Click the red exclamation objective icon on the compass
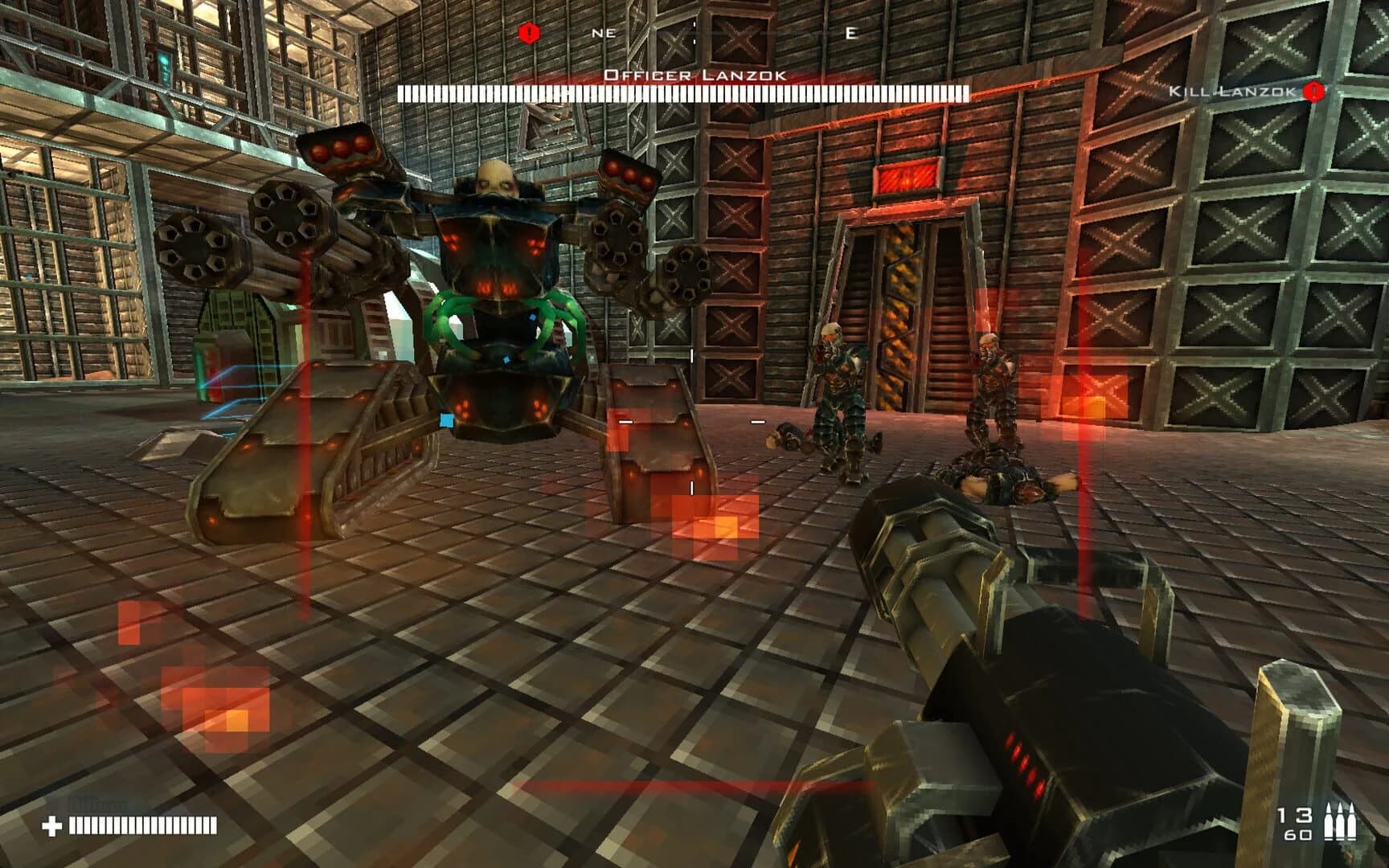The width and height of the screenshot is (1389, 868). 529,32
